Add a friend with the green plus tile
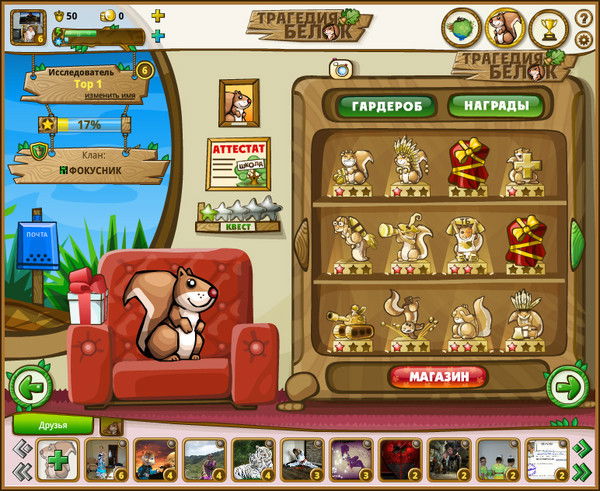 click(x=56, y=461)
